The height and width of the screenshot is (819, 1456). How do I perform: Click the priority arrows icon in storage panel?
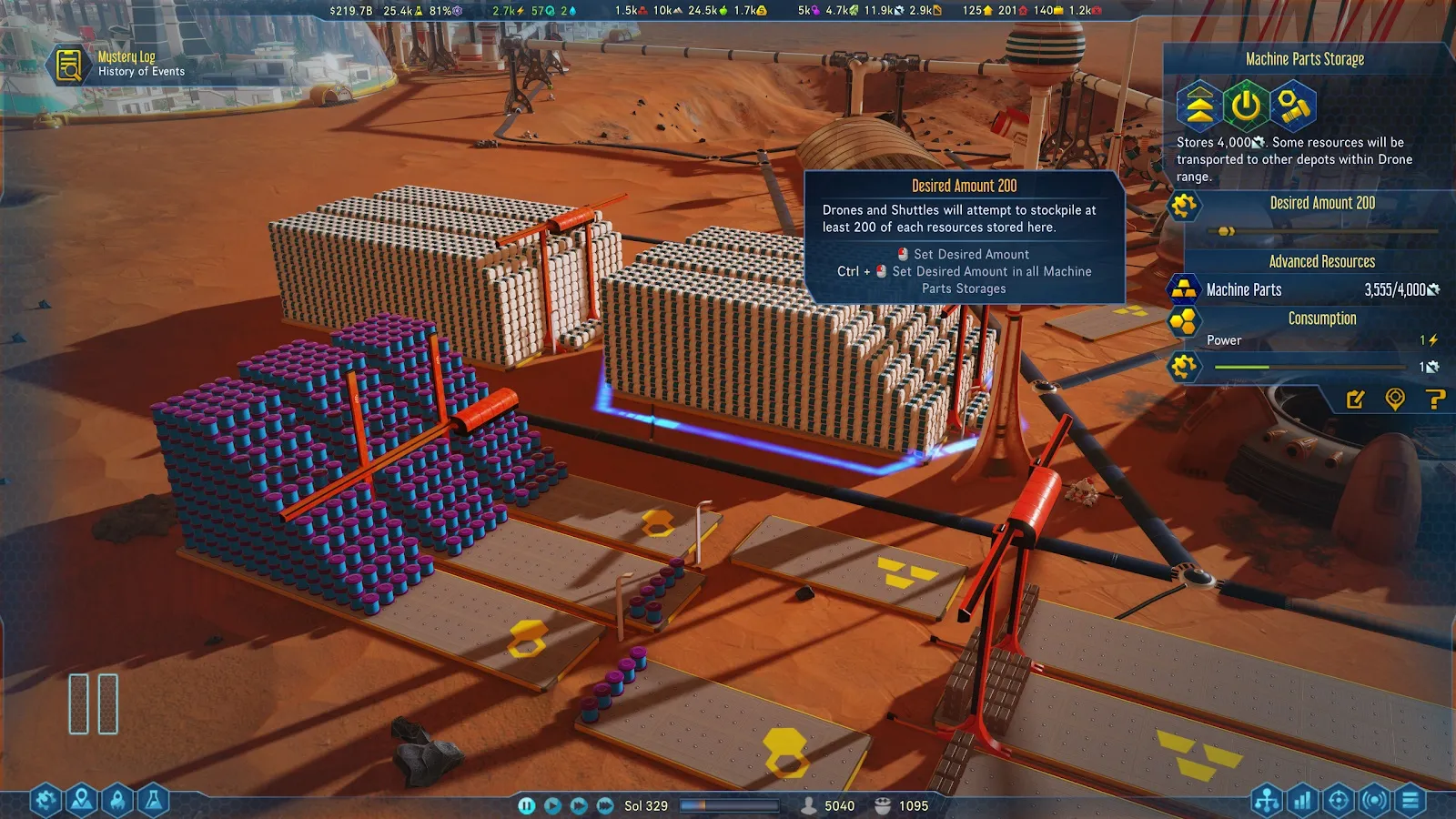[x=1199, y=106]
